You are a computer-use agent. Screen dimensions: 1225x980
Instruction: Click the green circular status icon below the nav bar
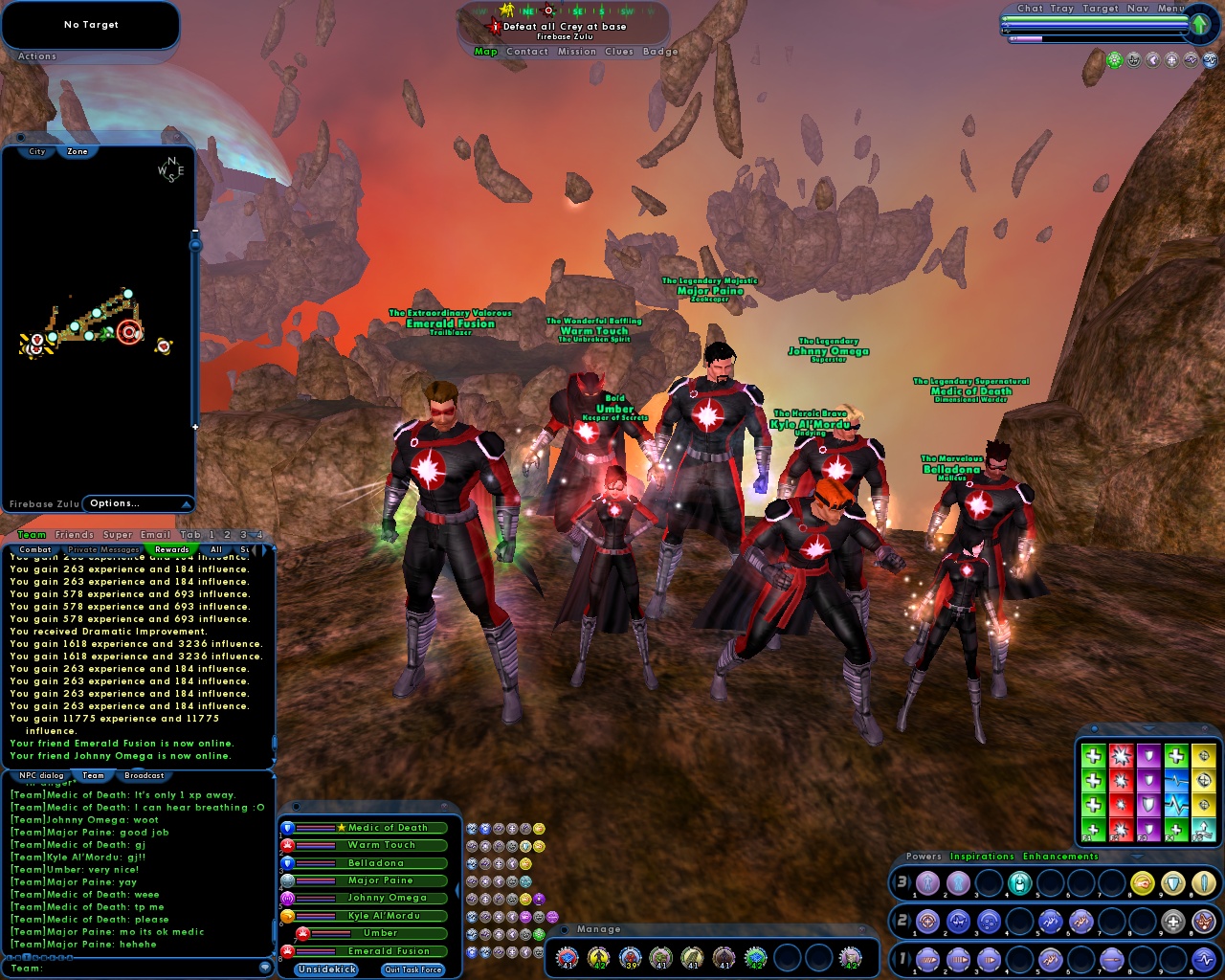[1113, 59]
